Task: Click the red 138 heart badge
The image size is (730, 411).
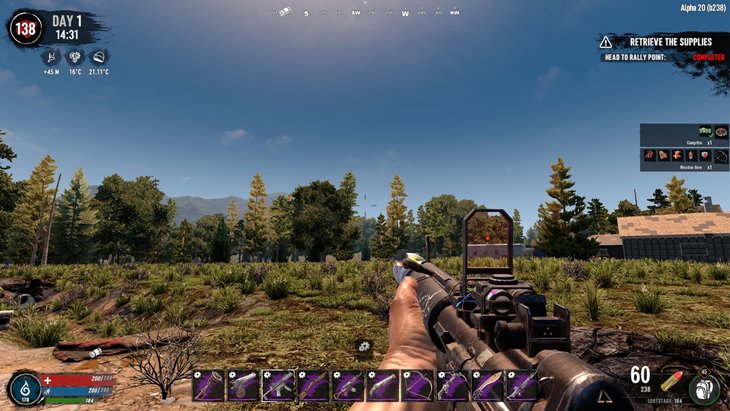Action: click(x=25, y=28)
